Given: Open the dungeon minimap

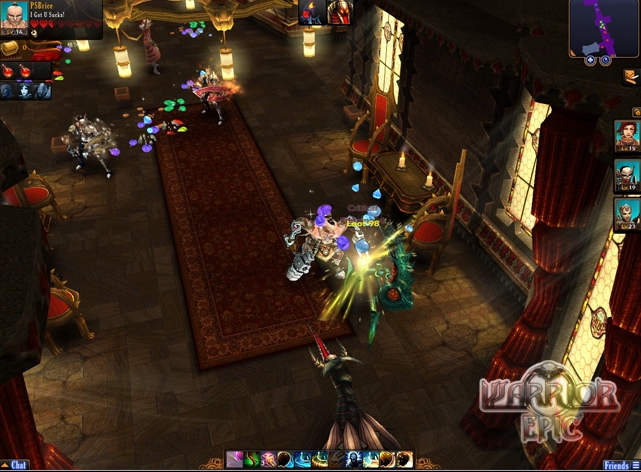Looking at the screenshot, I should (x=604, y=27).
